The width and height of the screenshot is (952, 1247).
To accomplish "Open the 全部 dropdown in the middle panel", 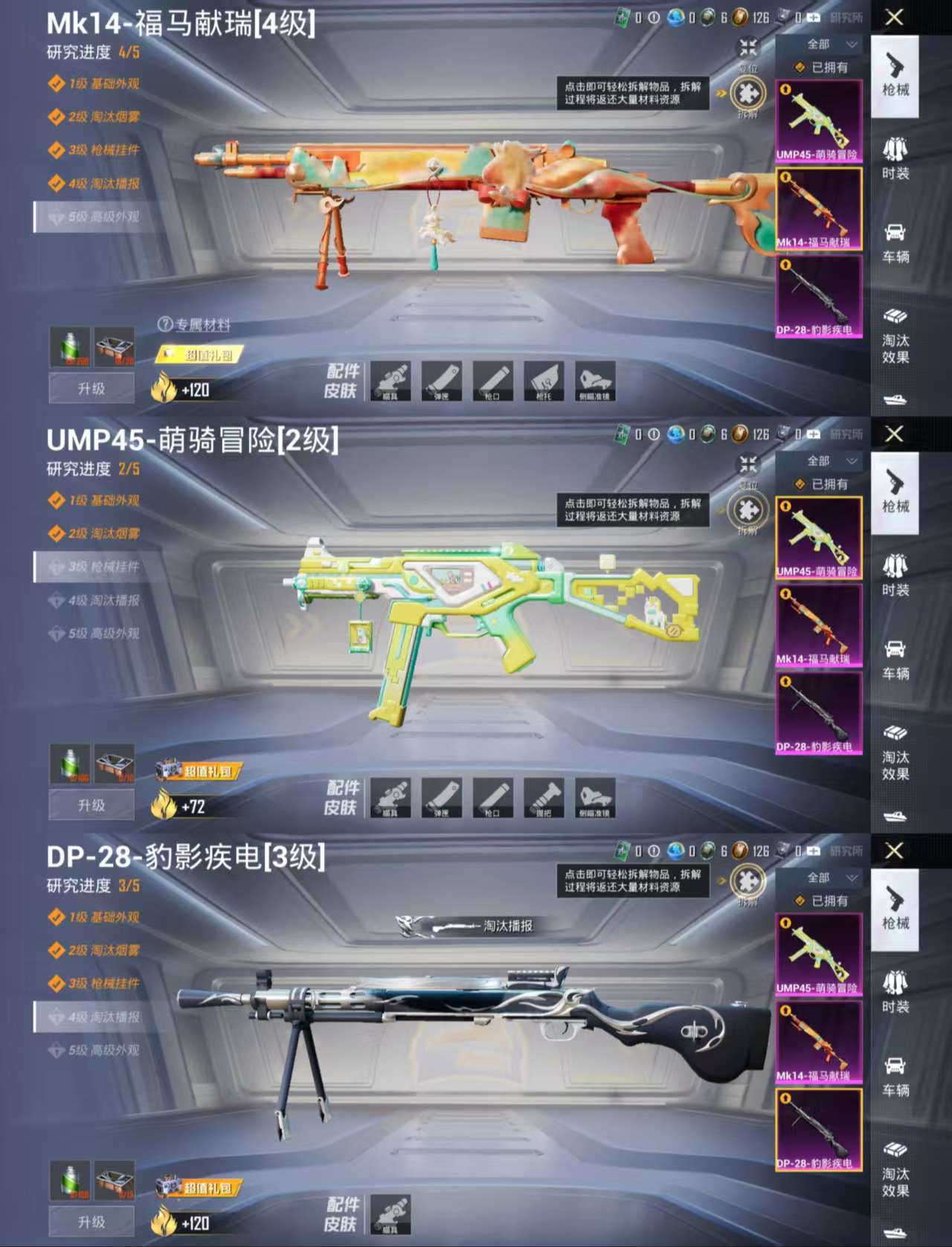I will point(818,460).
